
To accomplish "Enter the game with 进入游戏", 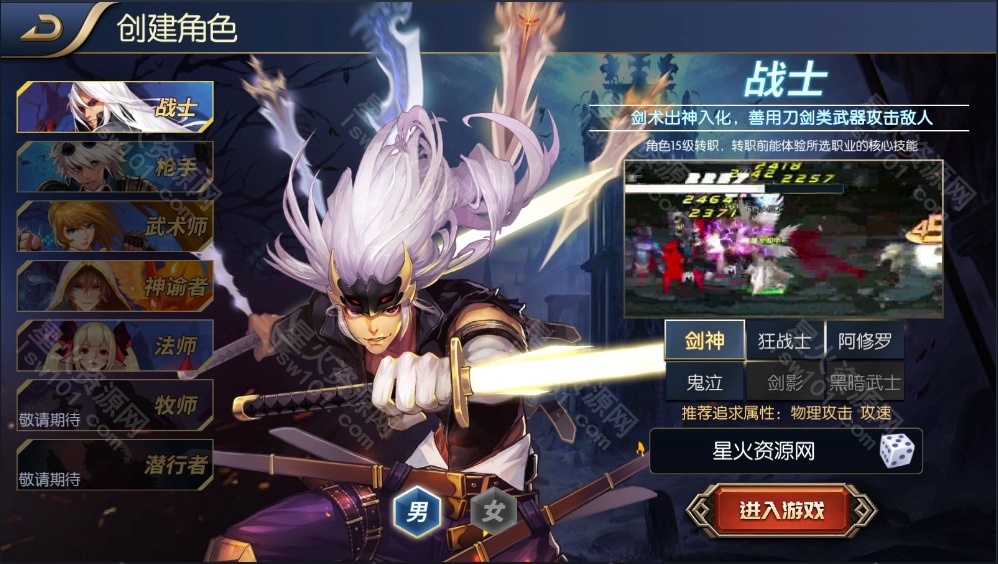I will tap(782, 510).
